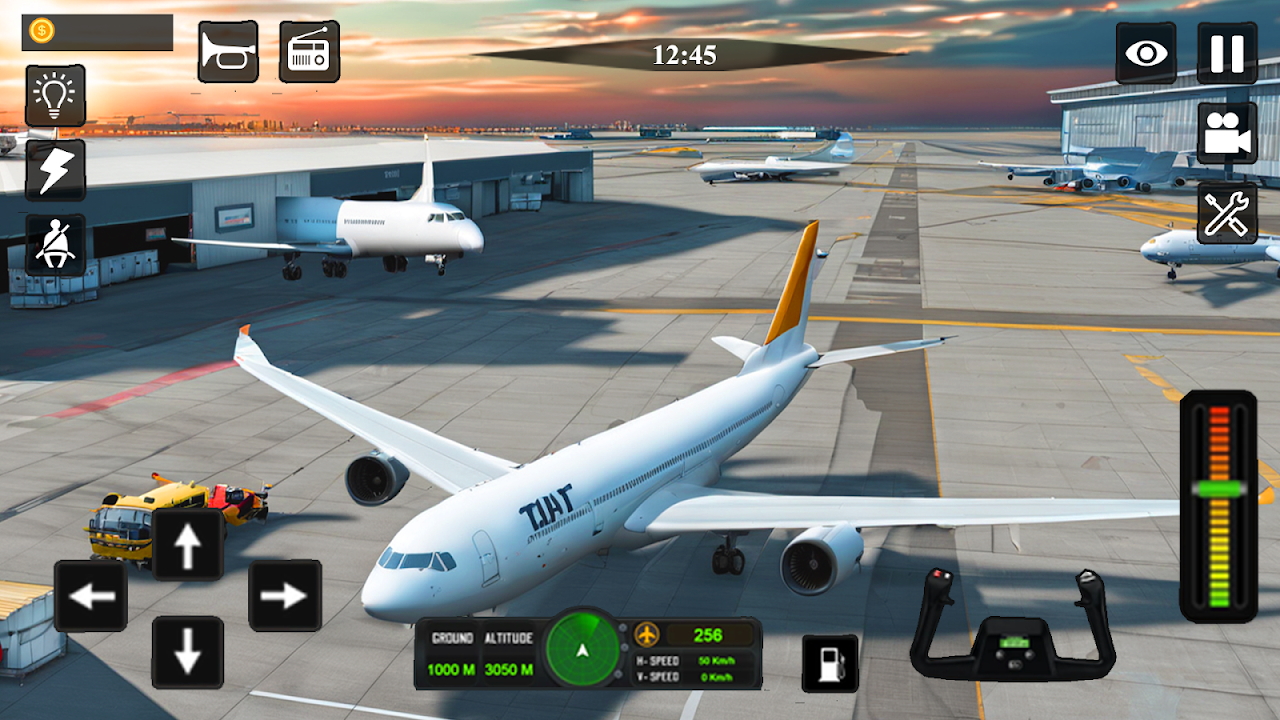Viewport: 1280px width, 720px height.
Task: Tap the down arrow control
Action: click(187, 652)
